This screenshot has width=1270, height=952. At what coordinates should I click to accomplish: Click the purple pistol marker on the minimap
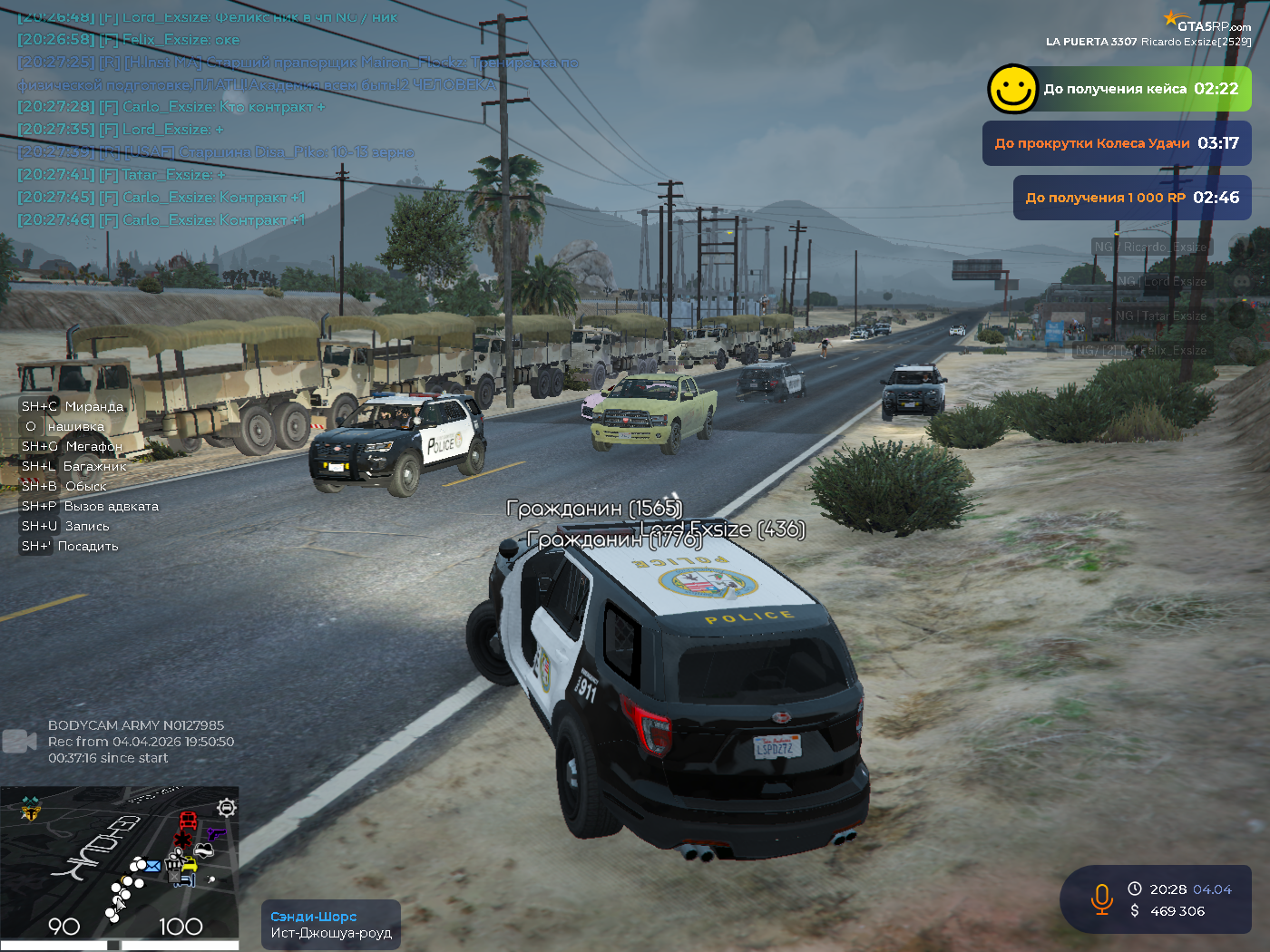coord(215,831)
